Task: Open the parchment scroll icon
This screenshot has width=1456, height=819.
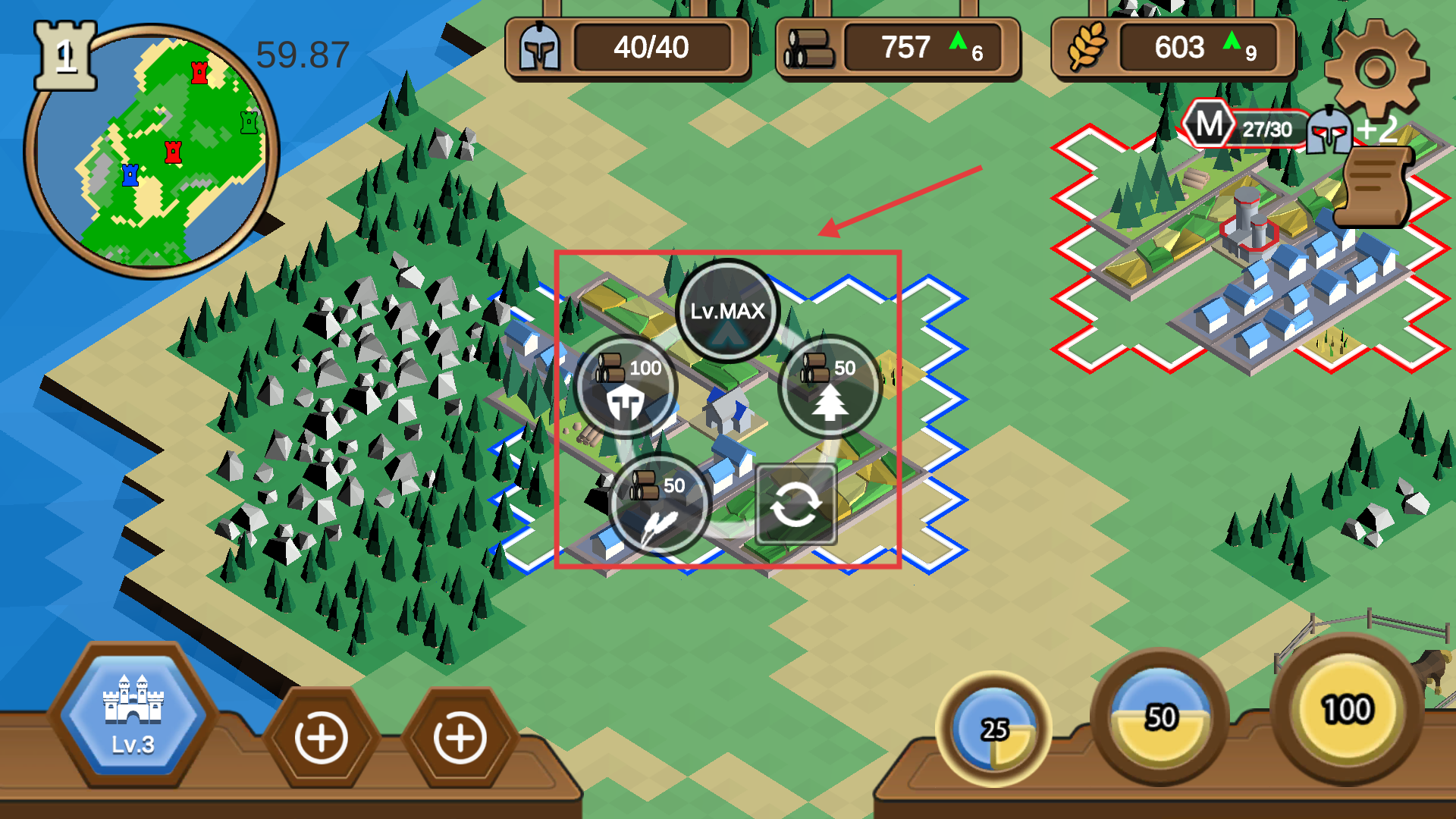Action: click(x=1374, y=187)
